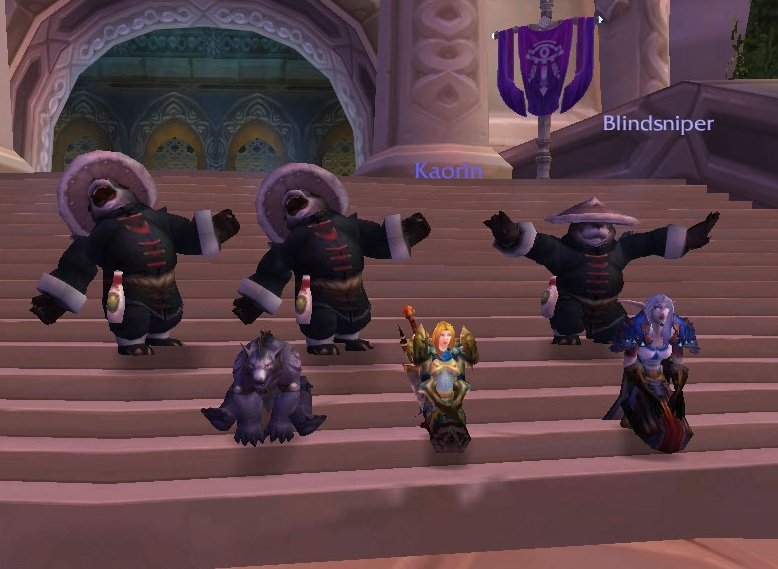Target the Blindsniper player name label
Screen dimensions: 778x569
pyautogui.click(x=657, y=124)
